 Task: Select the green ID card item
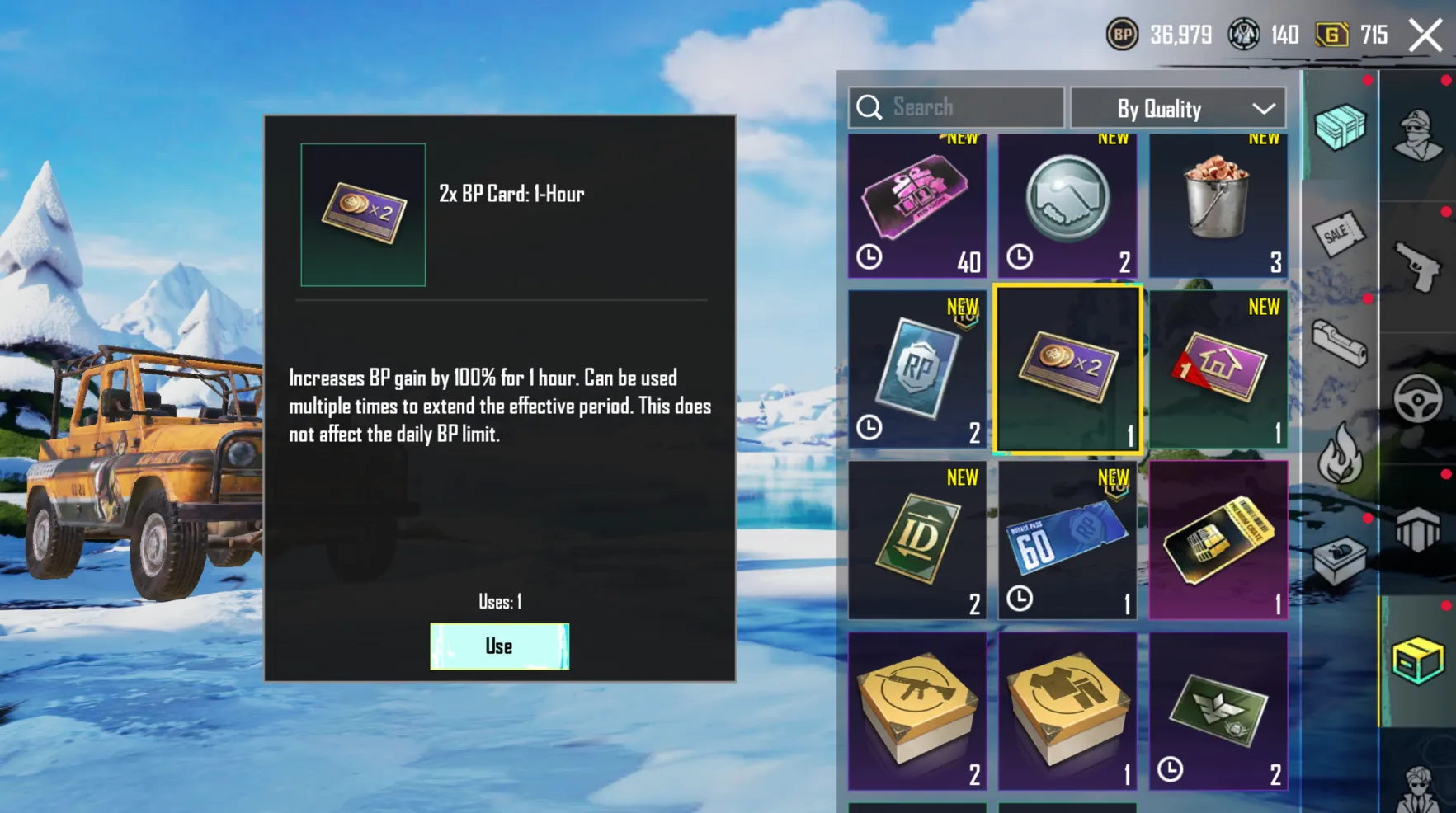[916, 540]
